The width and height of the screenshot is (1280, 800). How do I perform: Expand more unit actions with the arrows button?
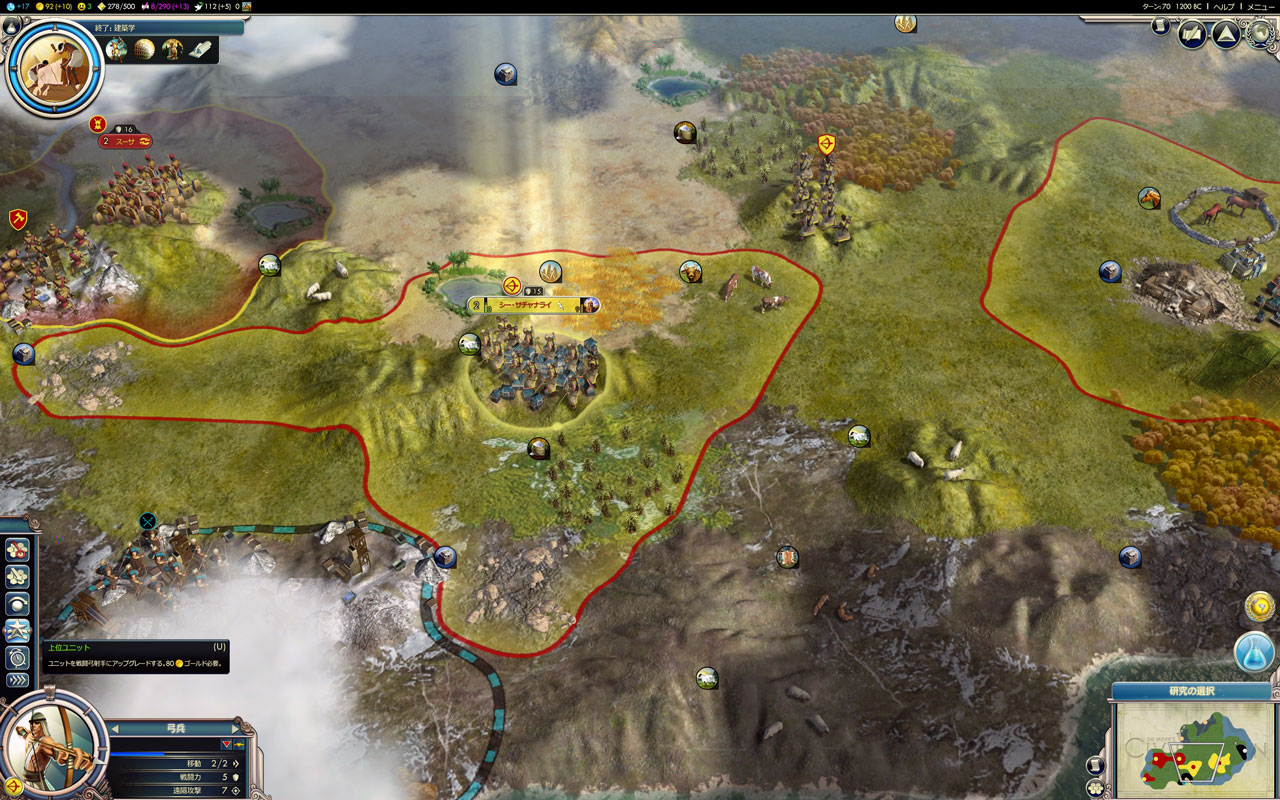[17, 681]
